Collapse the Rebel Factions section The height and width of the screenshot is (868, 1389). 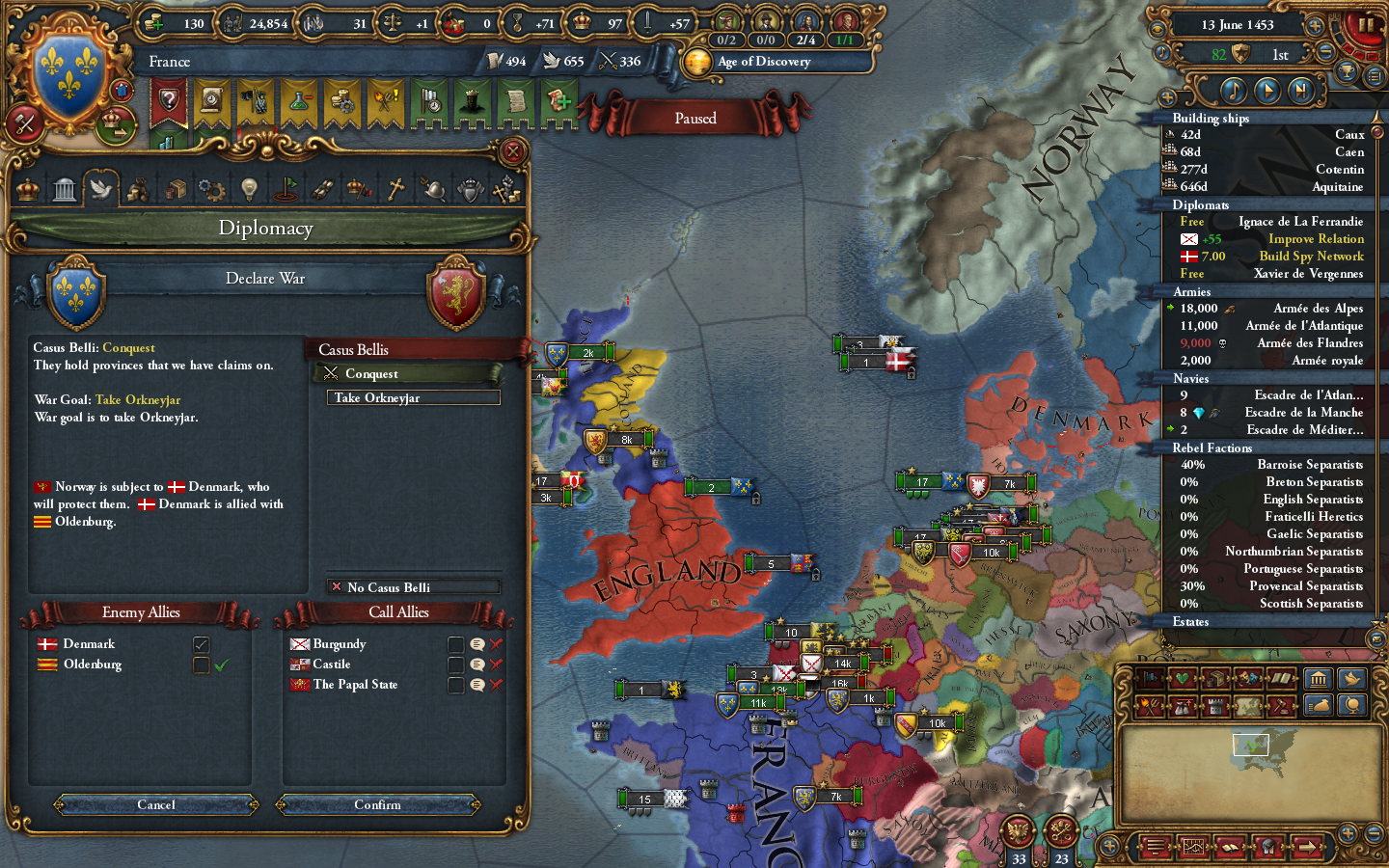[1212, 448]
